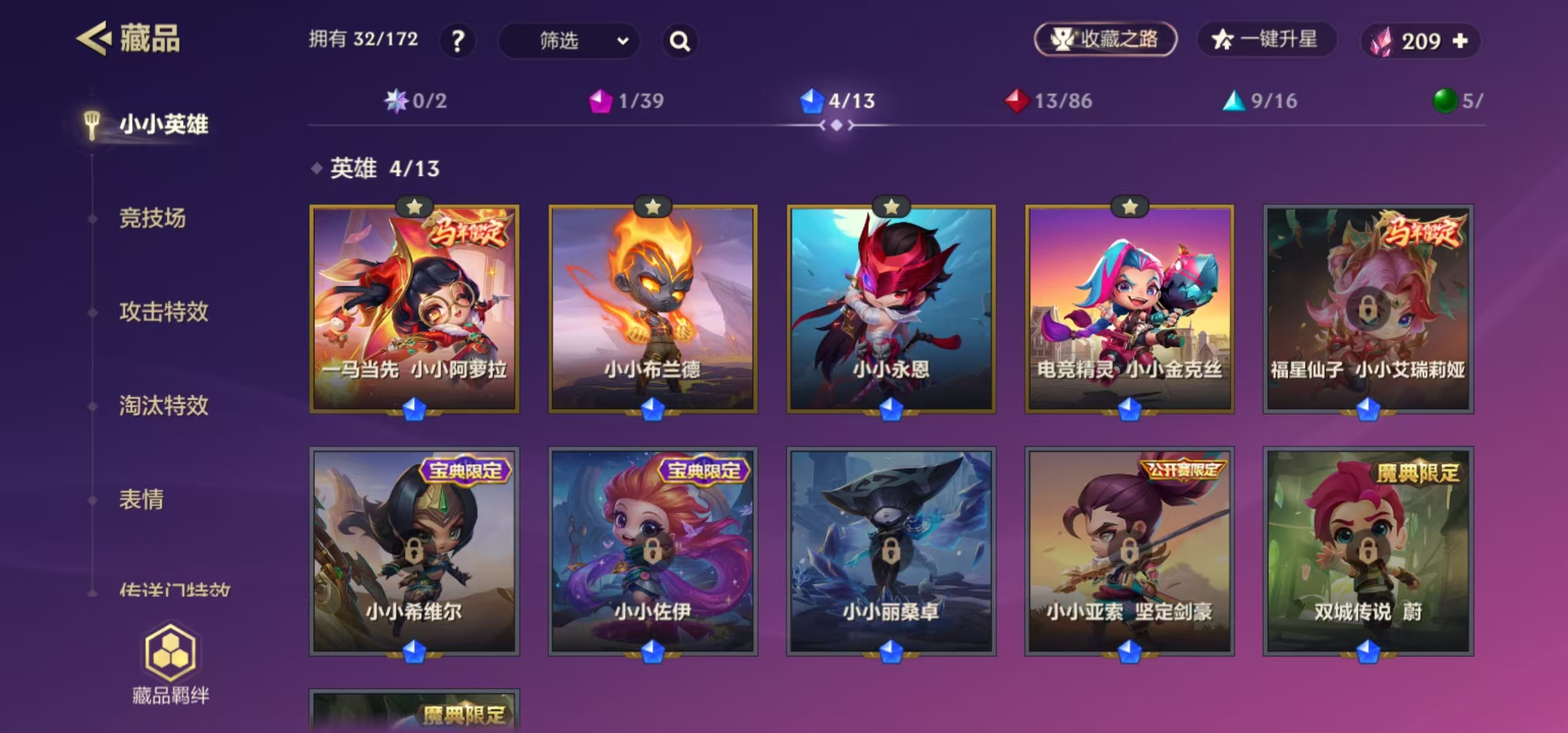Select the 小小永恩 hero card

click(x=891, y=309)
